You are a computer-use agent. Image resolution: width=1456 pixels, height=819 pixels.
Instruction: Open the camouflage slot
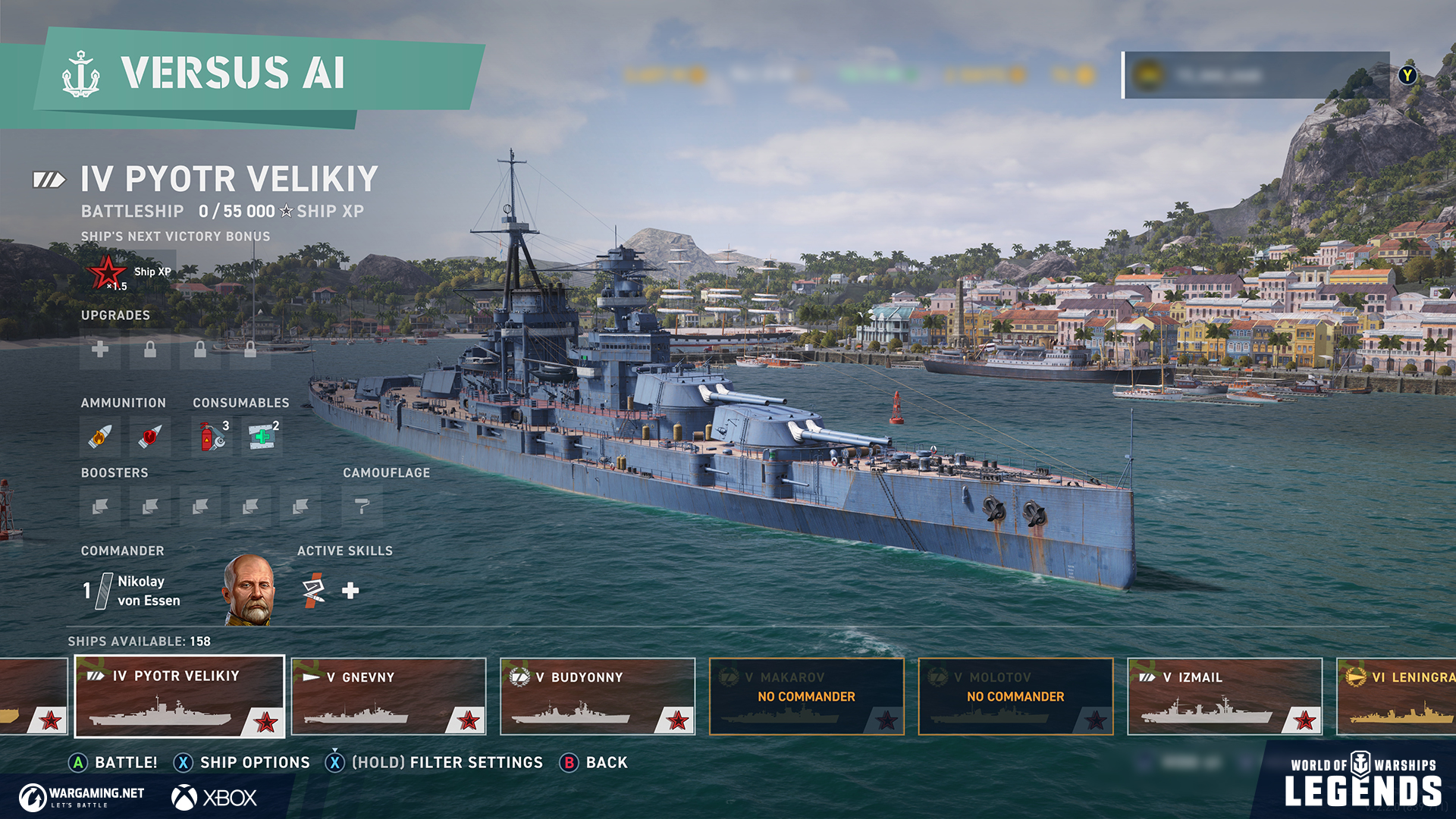(362, 506)
